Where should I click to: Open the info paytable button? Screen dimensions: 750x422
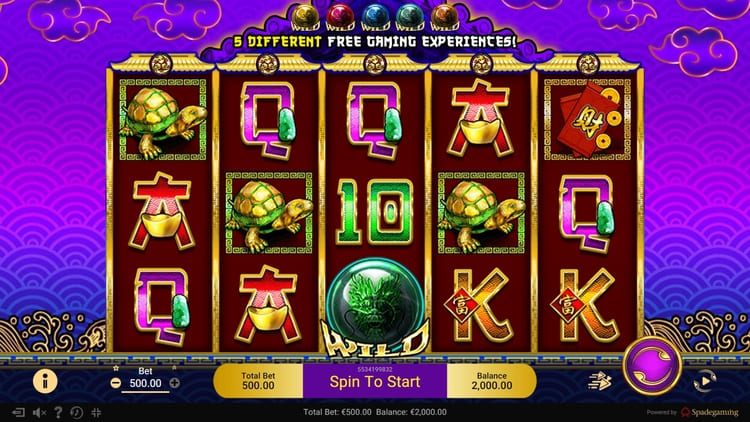click(45, 380)
